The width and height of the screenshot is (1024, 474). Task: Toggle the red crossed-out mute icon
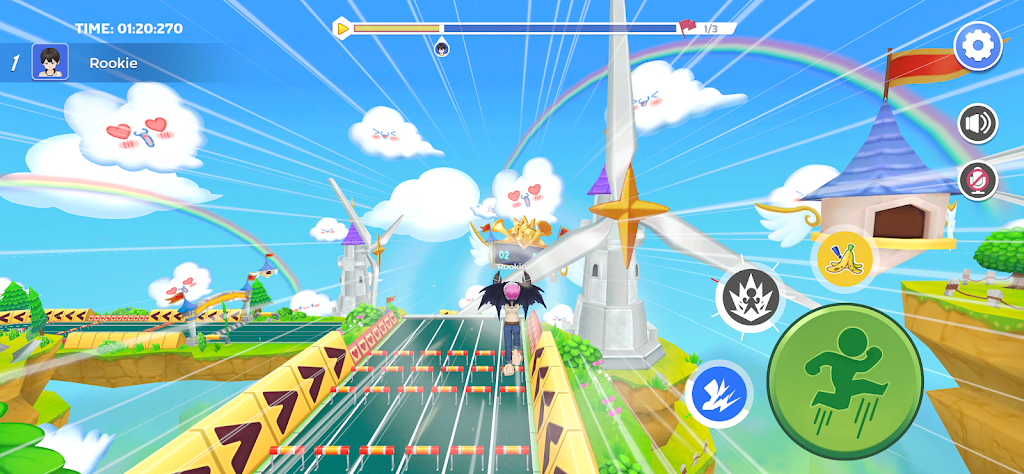[x=977, y=181]
